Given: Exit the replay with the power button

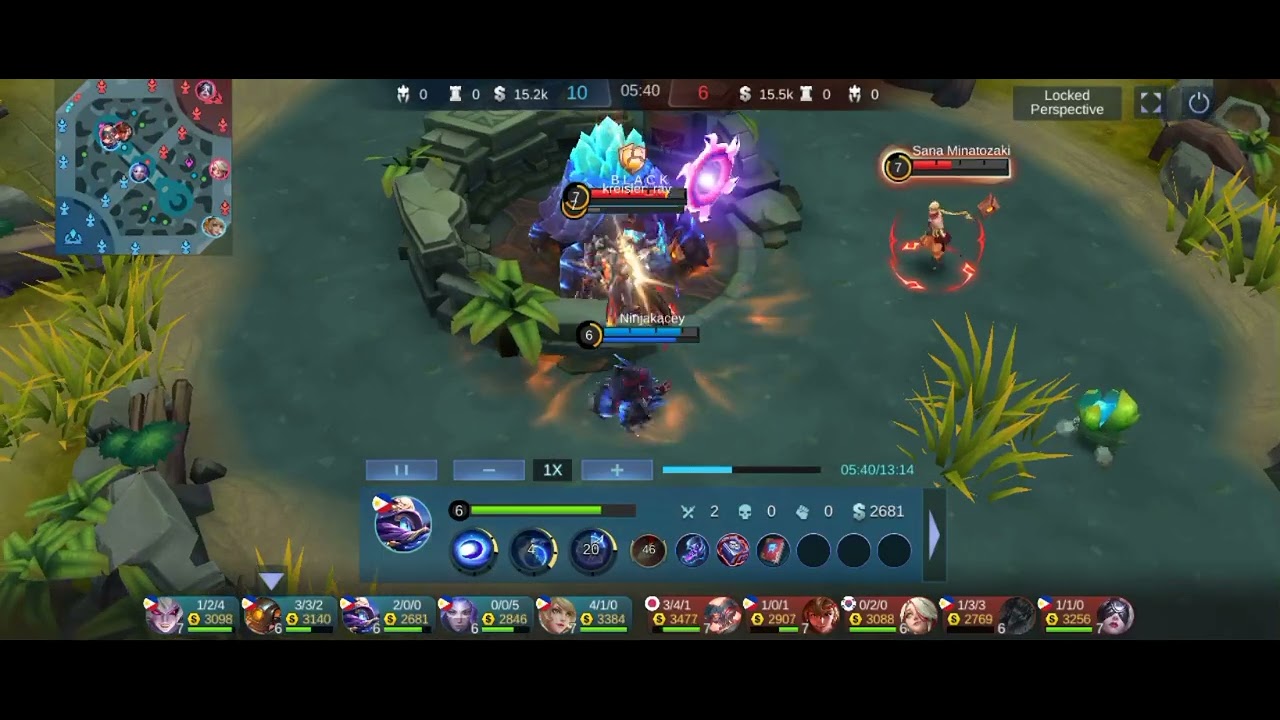Looking at the screenshot, I should [x=1199, y=103].
